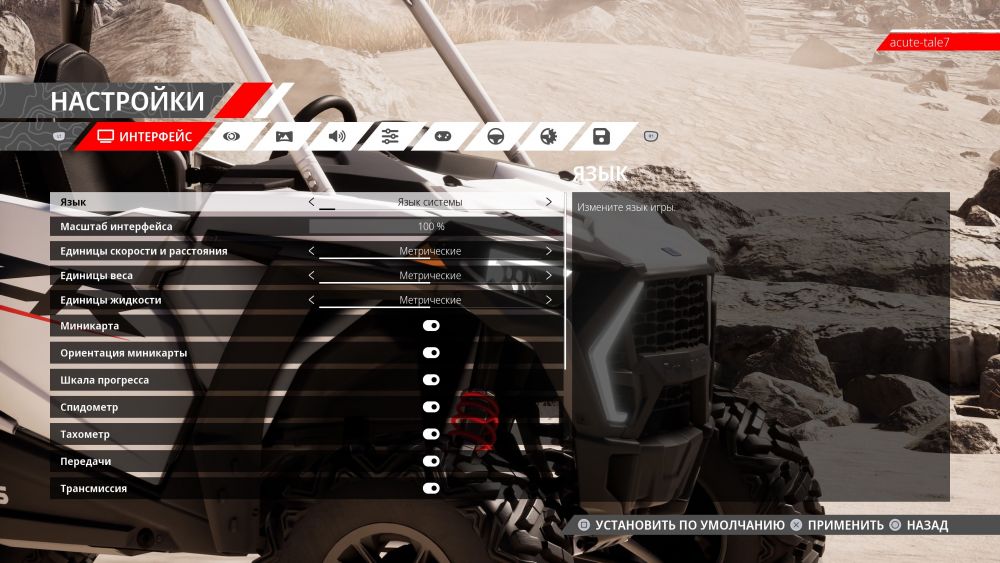Open the steering wheel settings tab
1000x563 pixels.
(x=495, y=136)
